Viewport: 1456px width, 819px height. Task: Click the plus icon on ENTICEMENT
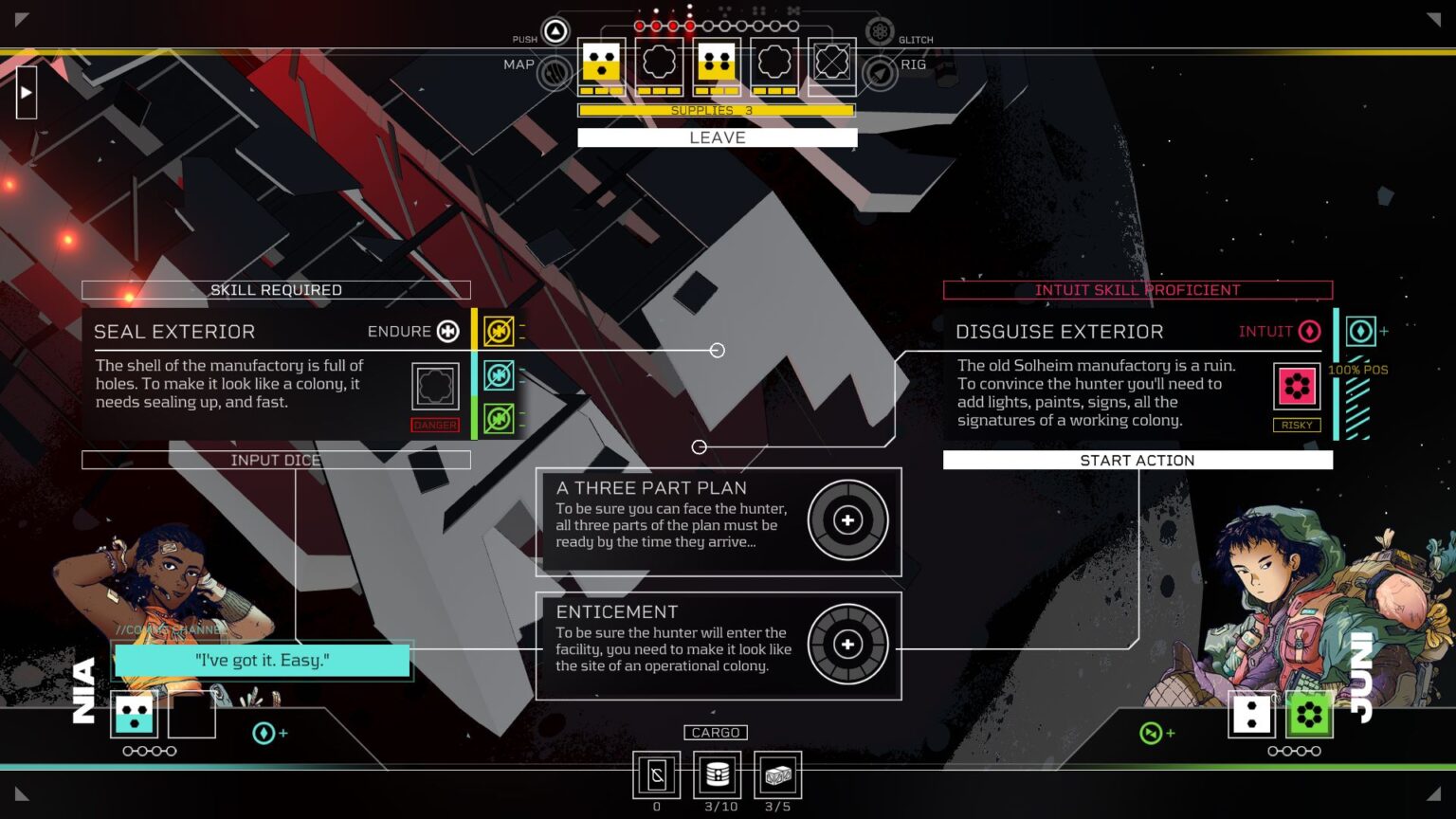click(847, 645)
